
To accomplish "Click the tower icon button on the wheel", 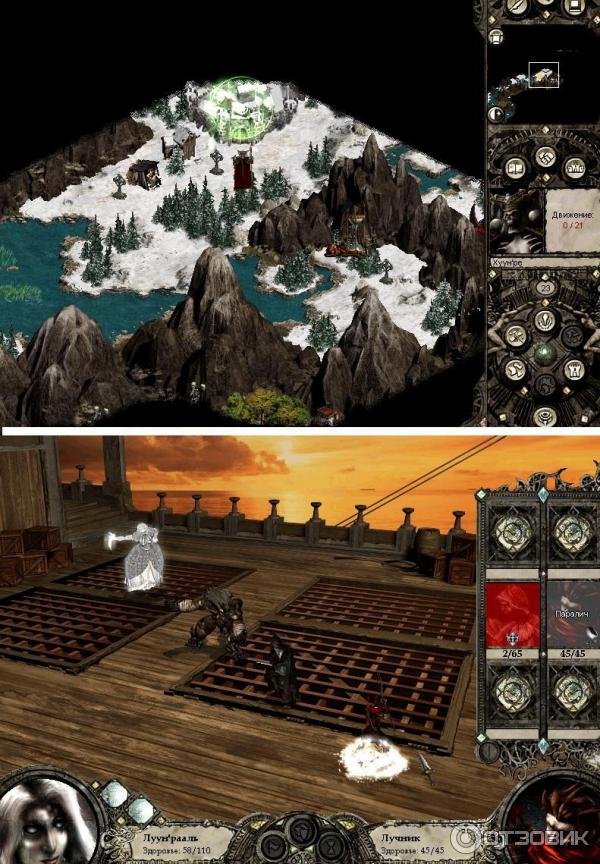I will 575,368.
